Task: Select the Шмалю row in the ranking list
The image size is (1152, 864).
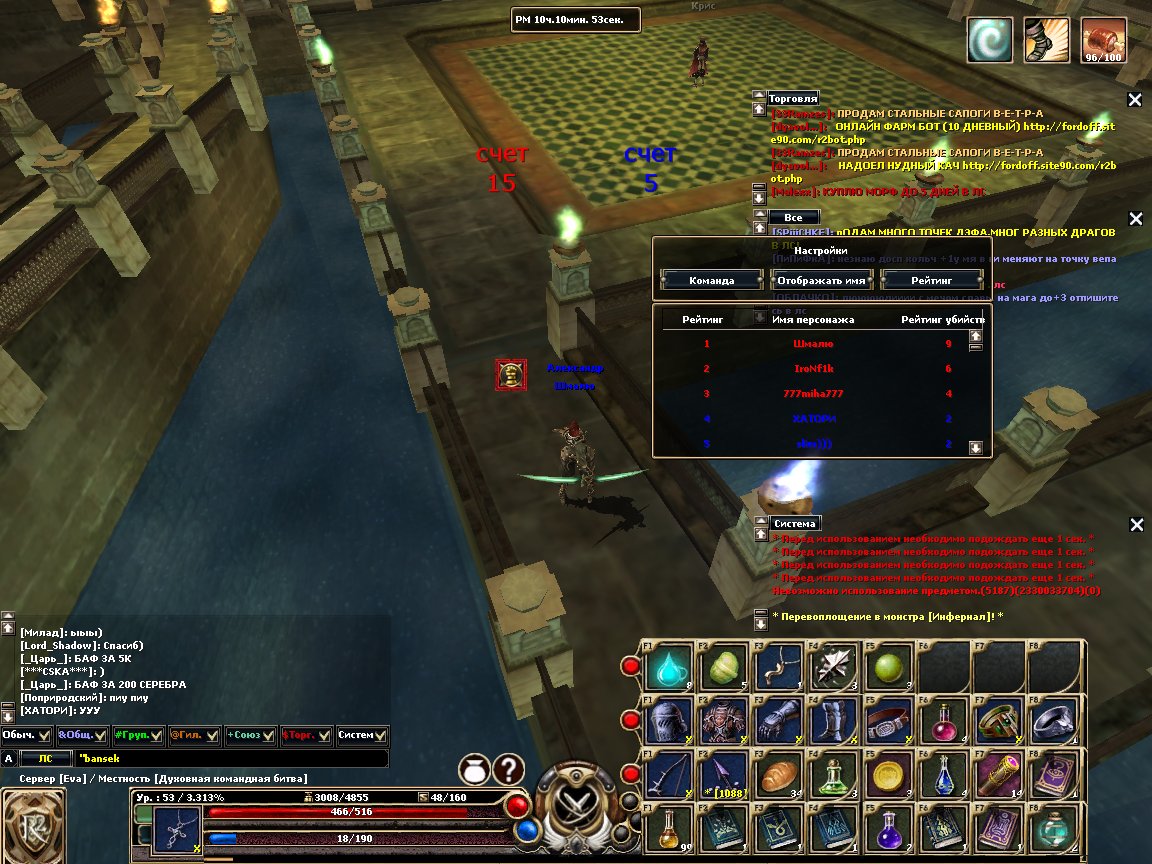Action: click(812, 344)
